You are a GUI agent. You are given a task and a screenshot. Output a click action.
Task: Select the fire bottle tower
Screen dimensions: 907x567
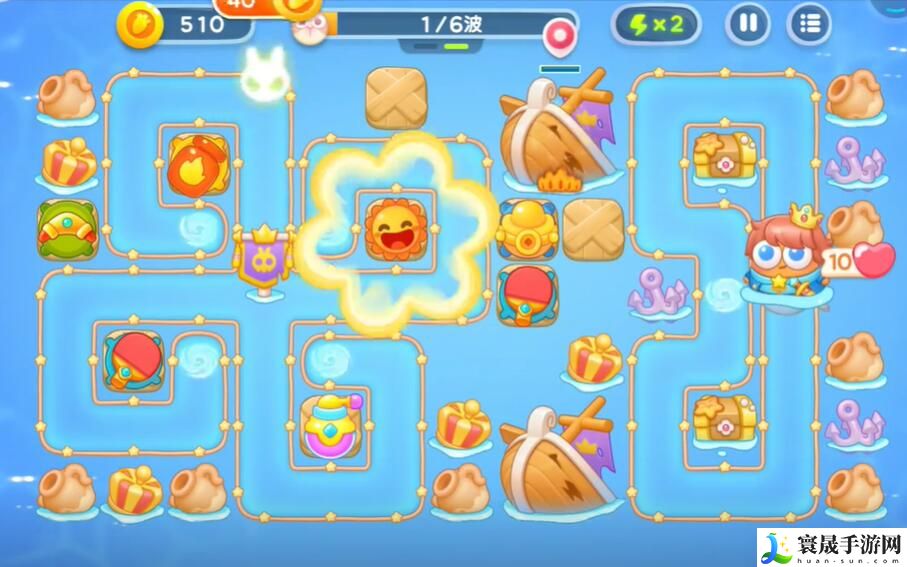click(198, 163)
